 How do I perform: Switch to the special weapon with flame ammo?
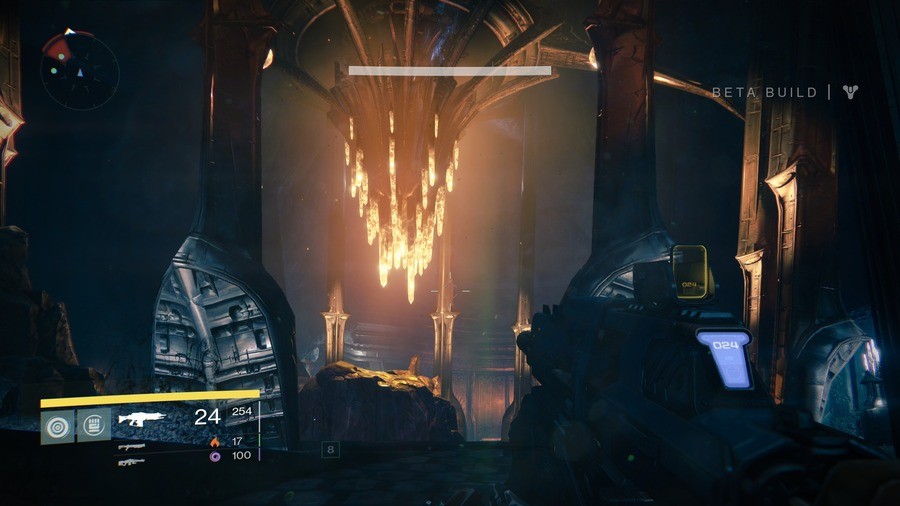click(x=131, y=446)
